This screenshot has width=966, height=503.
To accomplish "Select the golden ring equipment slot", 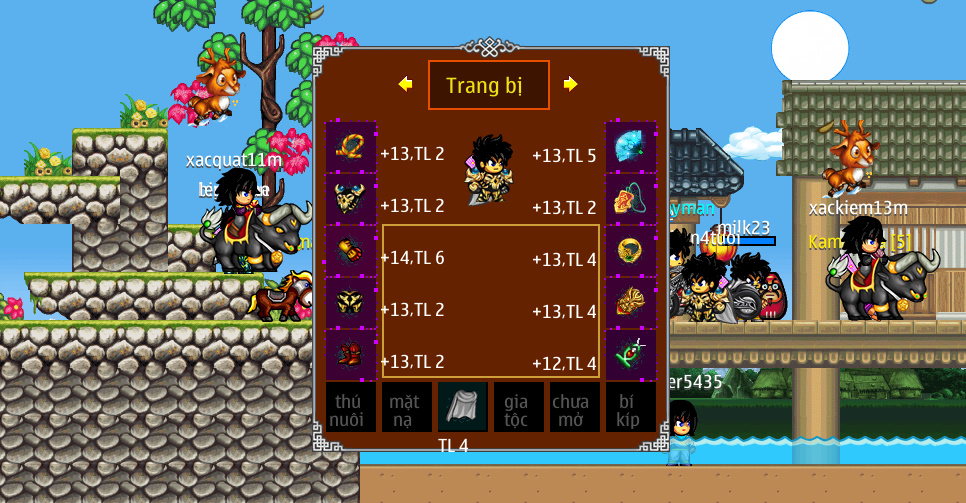I will coord(631,251).
